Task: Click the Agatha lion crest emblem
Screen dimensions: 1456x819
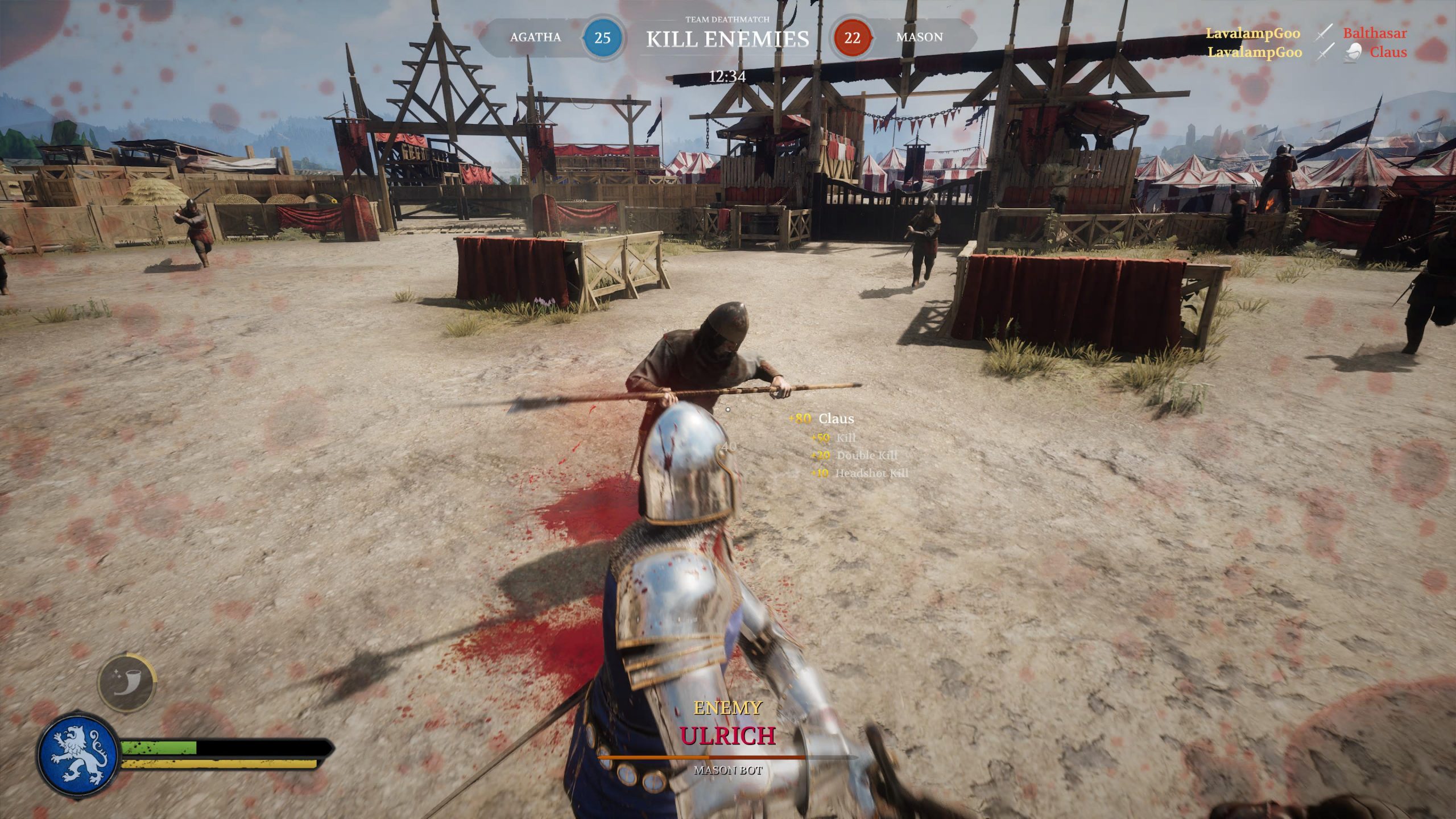Action: click(x=78, y=755)
